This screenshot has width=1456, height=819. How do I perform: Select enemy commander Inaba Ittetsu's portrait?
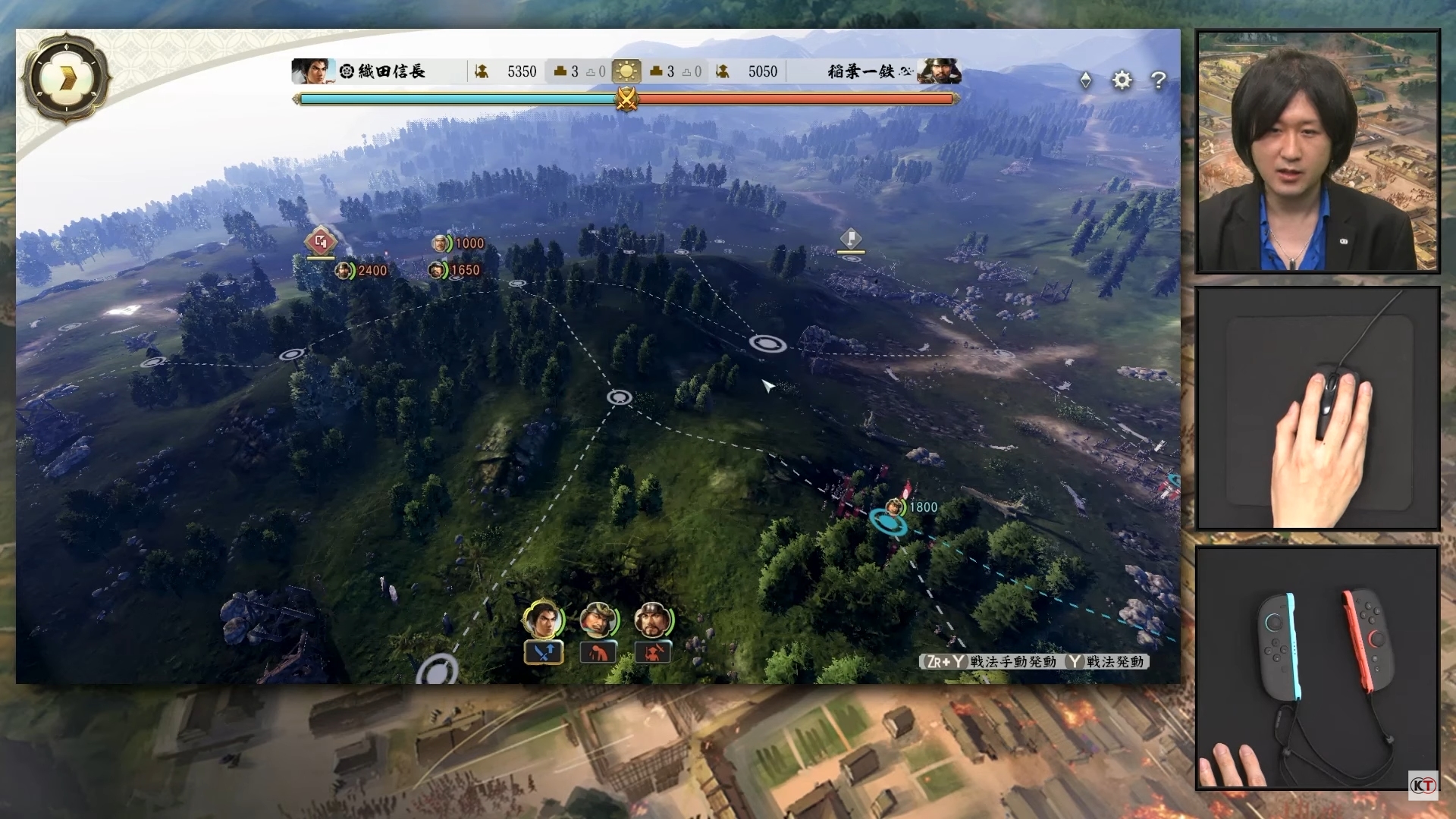pos(940,71)
